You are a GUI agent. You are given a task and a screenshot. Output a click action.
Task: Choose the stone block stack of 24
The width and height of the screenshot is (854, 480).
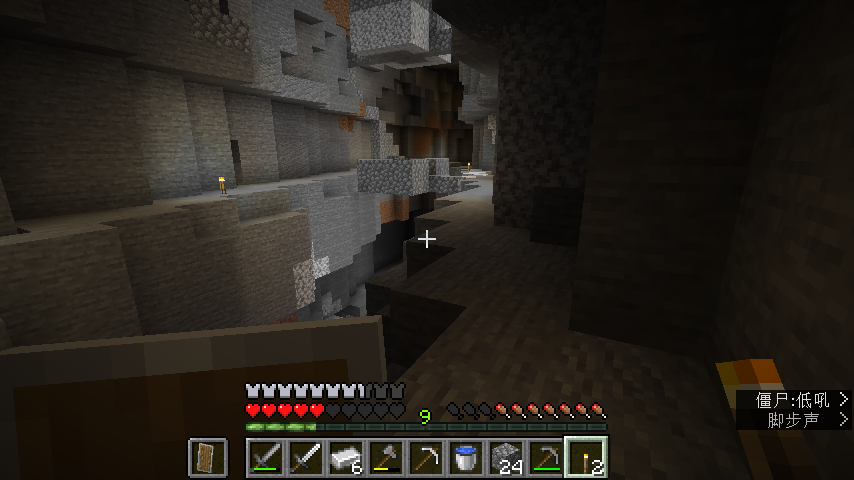coord(506,457)
